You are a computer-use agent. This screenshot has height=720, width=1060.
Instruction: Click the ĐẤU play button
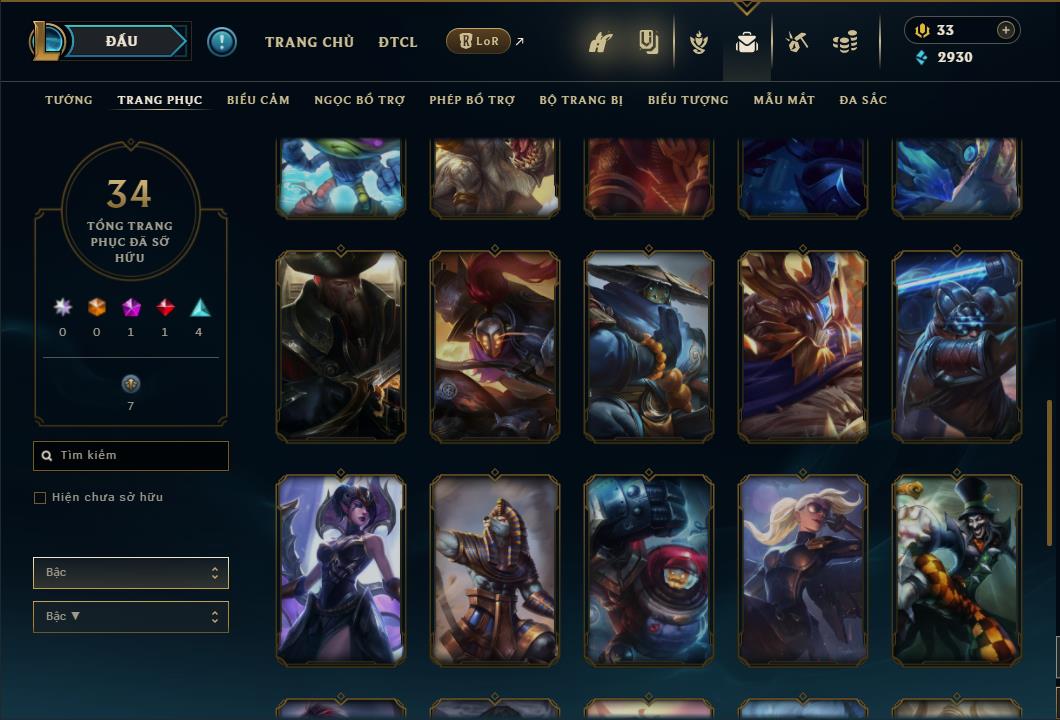pos(120,41)
